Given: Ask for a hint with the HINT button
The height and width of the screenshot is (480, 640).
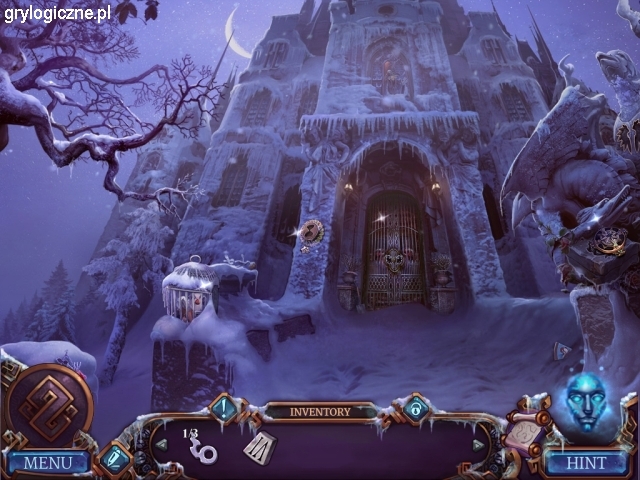Looking at the screenshot, I should click(x=585, y=463).
